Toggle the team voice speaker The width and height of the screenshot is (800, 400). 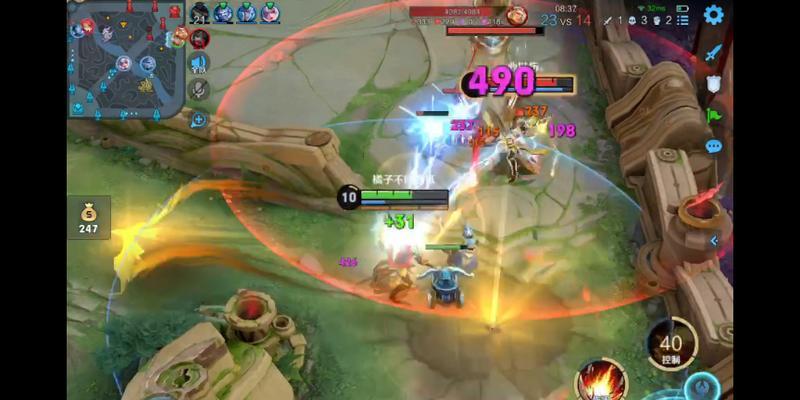click(199, 64)
